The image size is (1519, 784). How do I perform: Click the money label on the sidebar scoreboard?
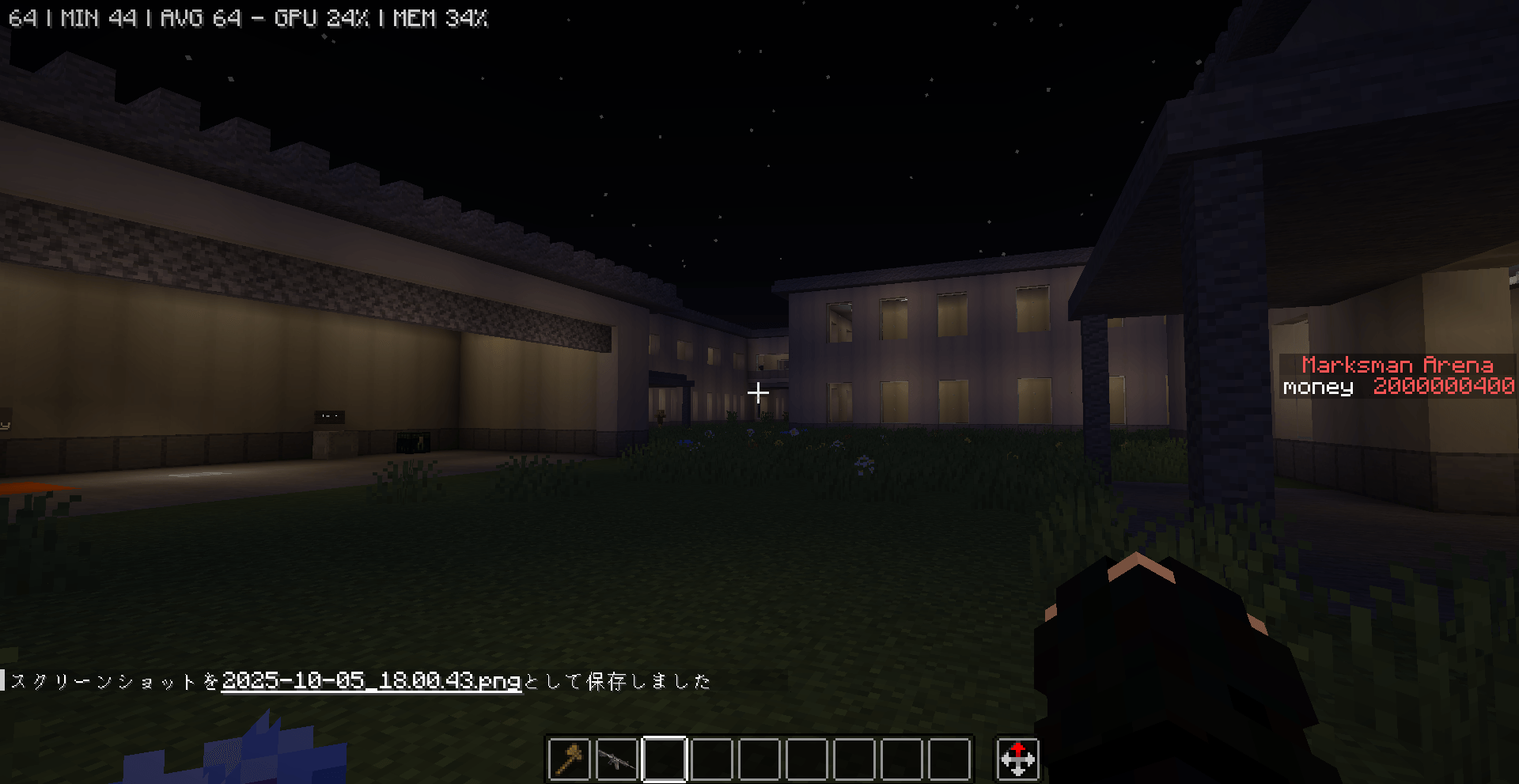pyautogui.click(x=1316, y=387)
